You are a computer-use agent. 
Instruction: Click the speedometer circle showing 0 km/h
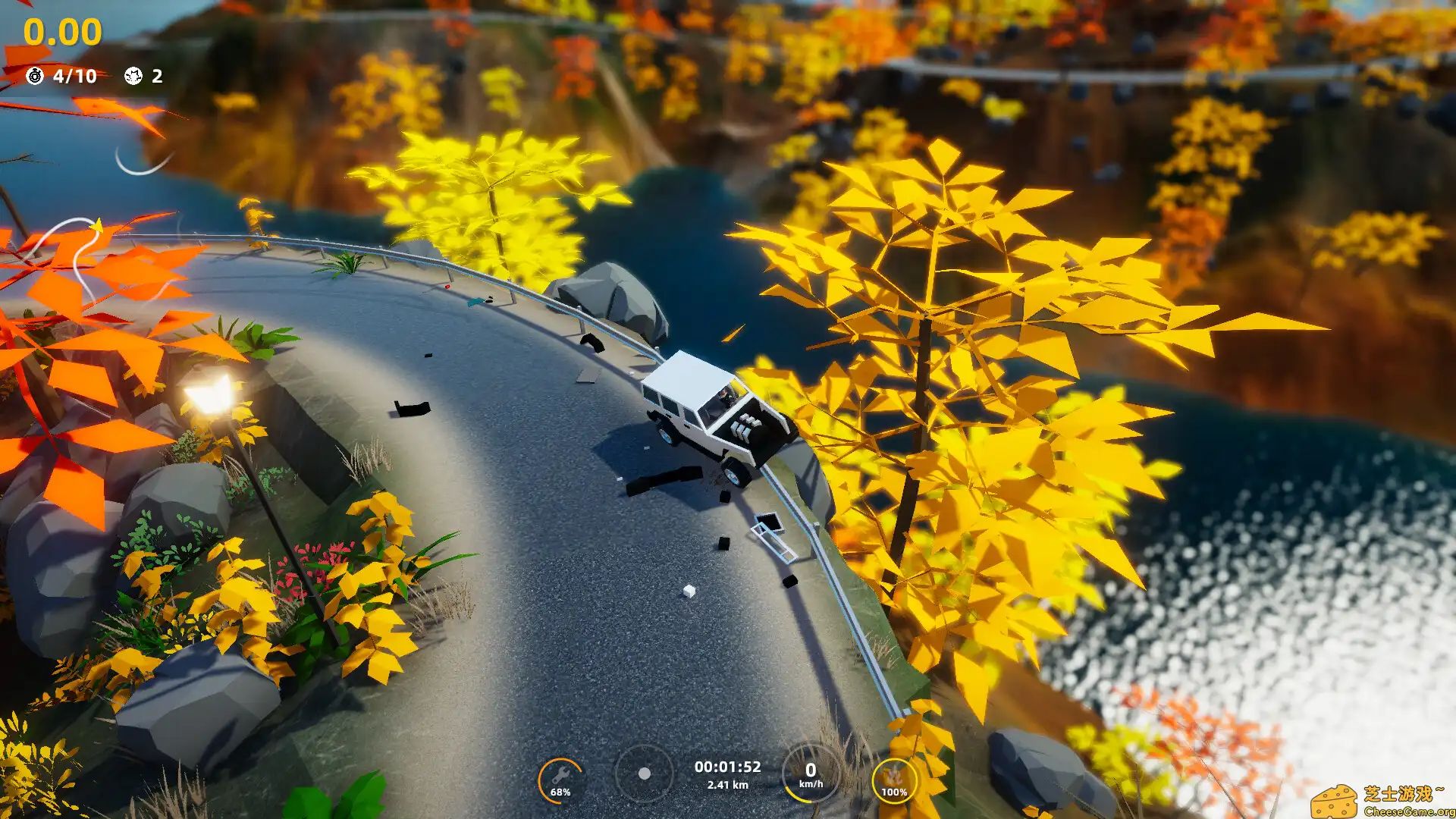tap(810, 773)
